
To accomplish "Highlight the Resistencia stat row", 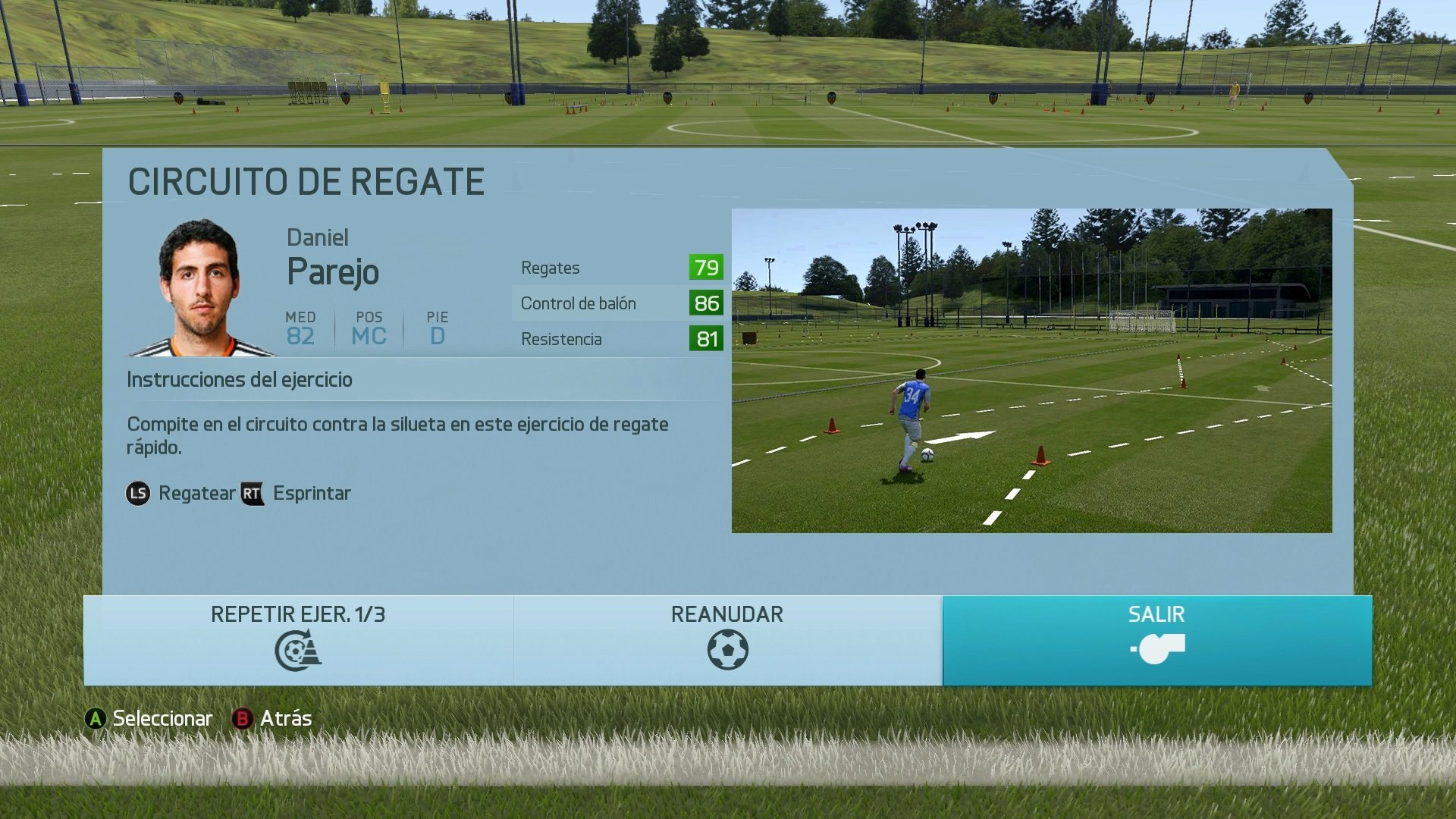I will [x=614, y=339].
